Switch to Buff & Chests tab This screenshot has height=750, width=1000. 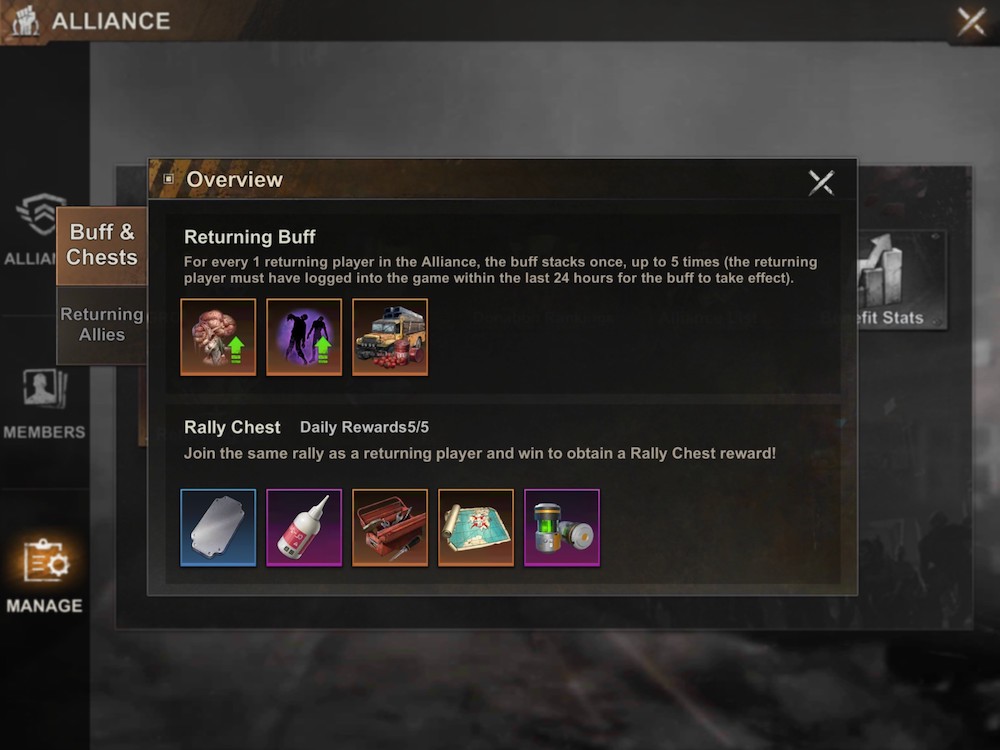101,244
